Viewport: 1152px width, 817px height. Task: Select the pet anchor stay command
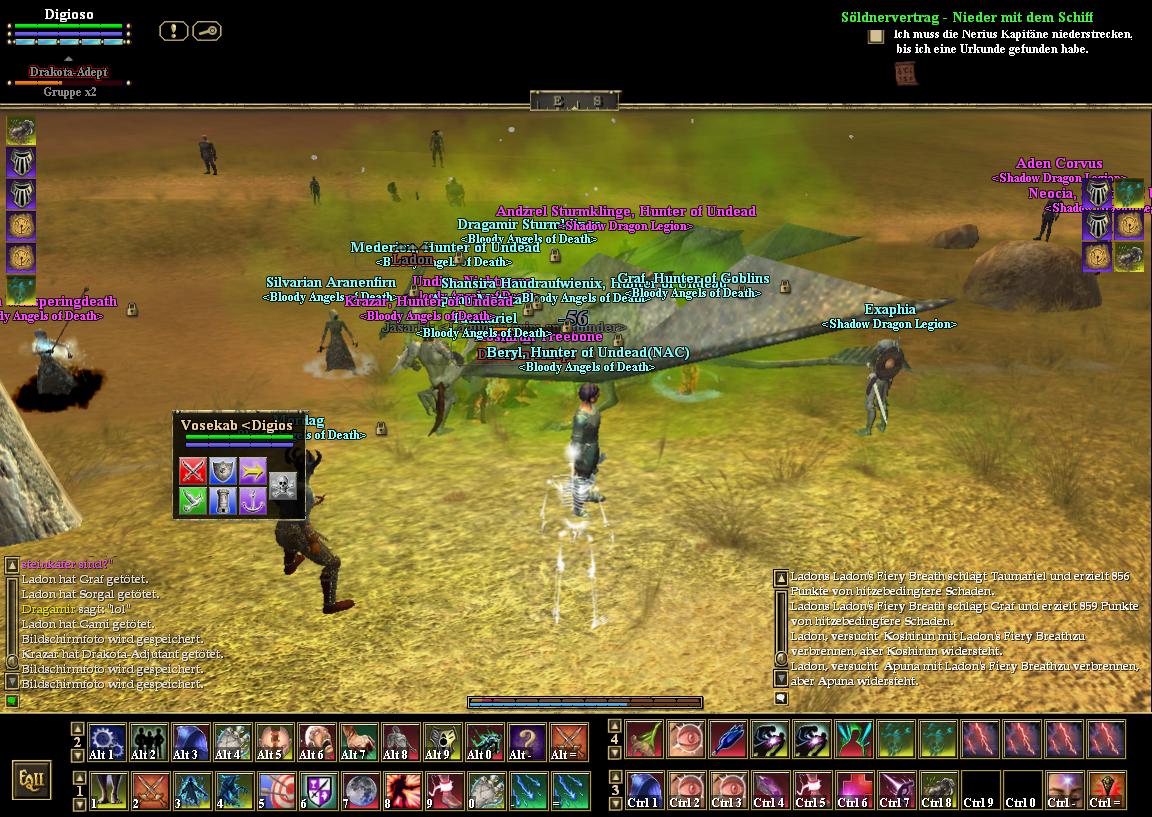click(252, 500)
